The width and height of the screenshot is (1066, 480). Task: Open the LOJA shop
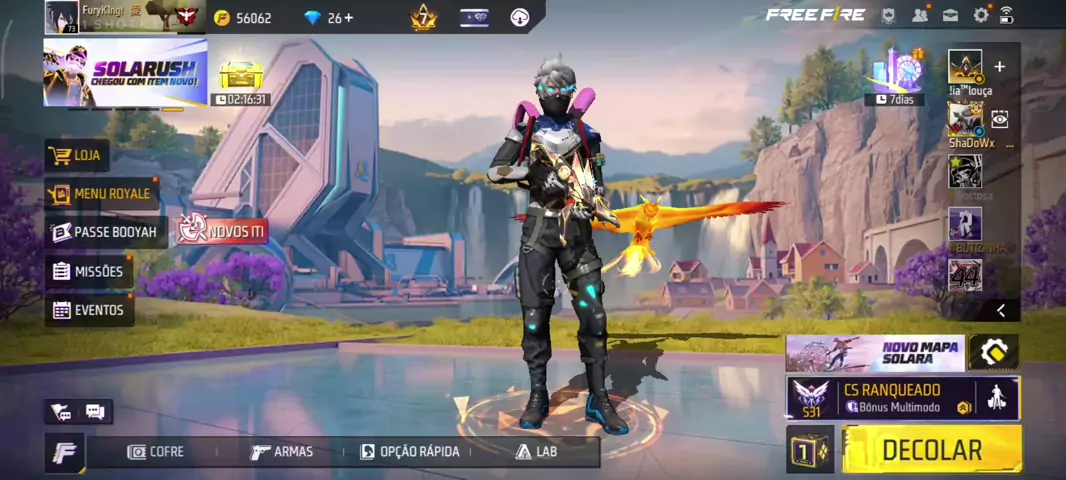click(78, 156)
